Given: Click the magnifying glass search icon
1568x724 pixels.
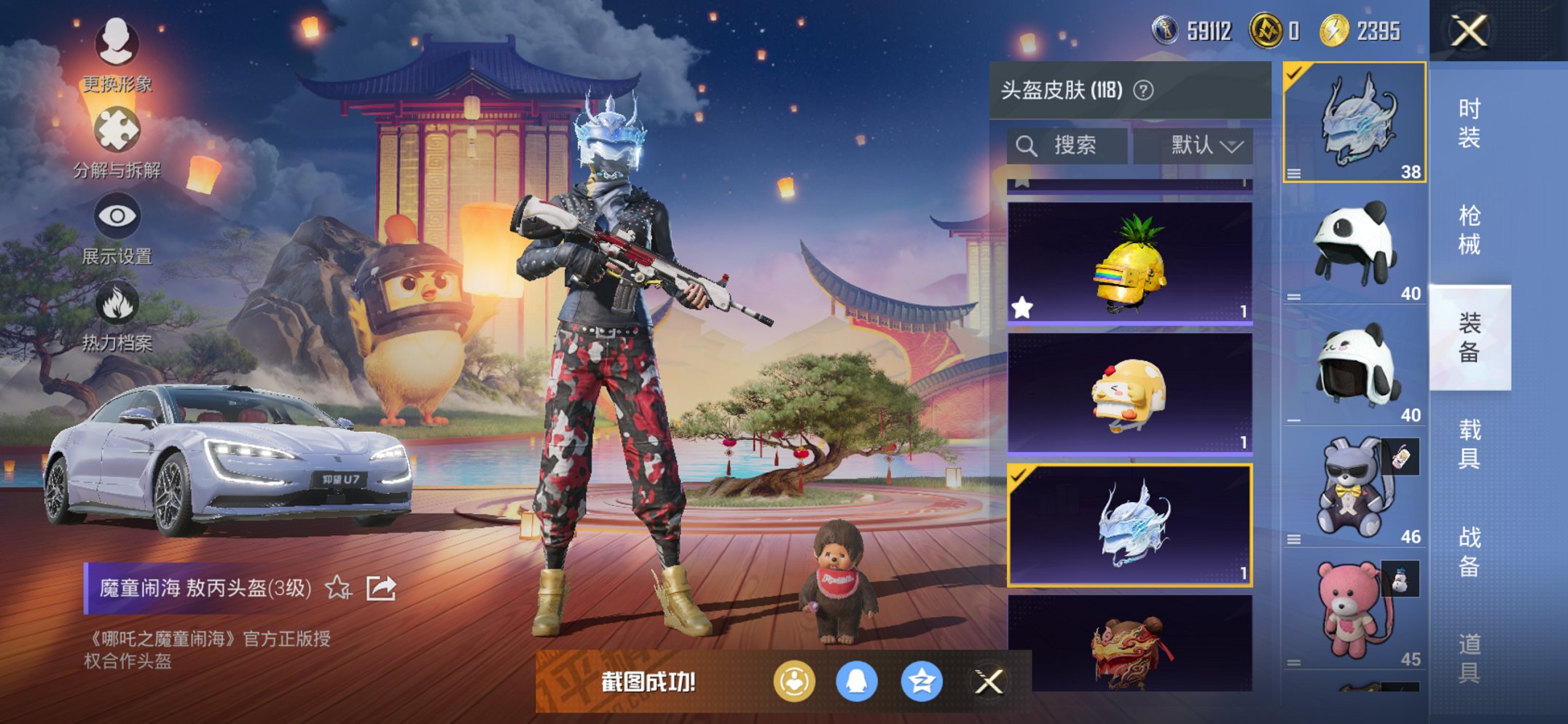Looking at the screenshot, I should [1027, 145].
